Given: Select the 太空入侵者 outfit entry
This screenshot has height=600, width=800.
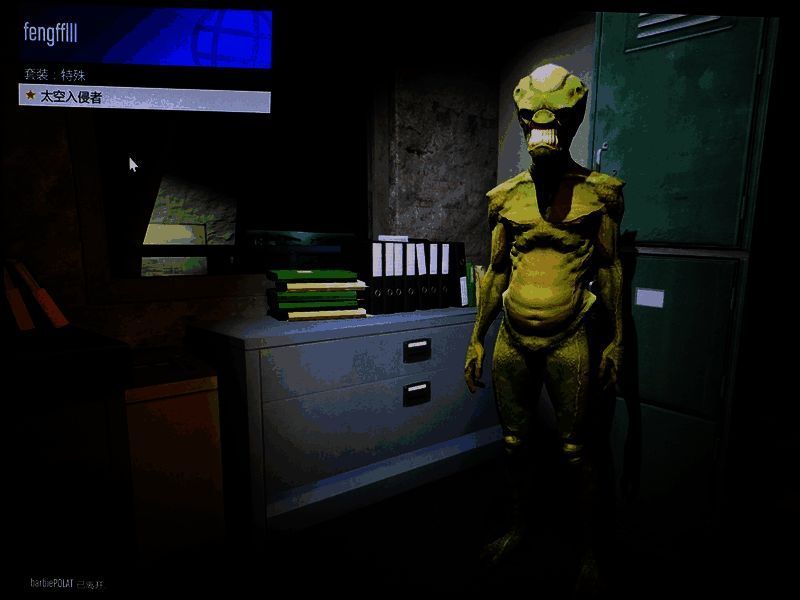Looking at the screenshot, I should coord(145,98).
